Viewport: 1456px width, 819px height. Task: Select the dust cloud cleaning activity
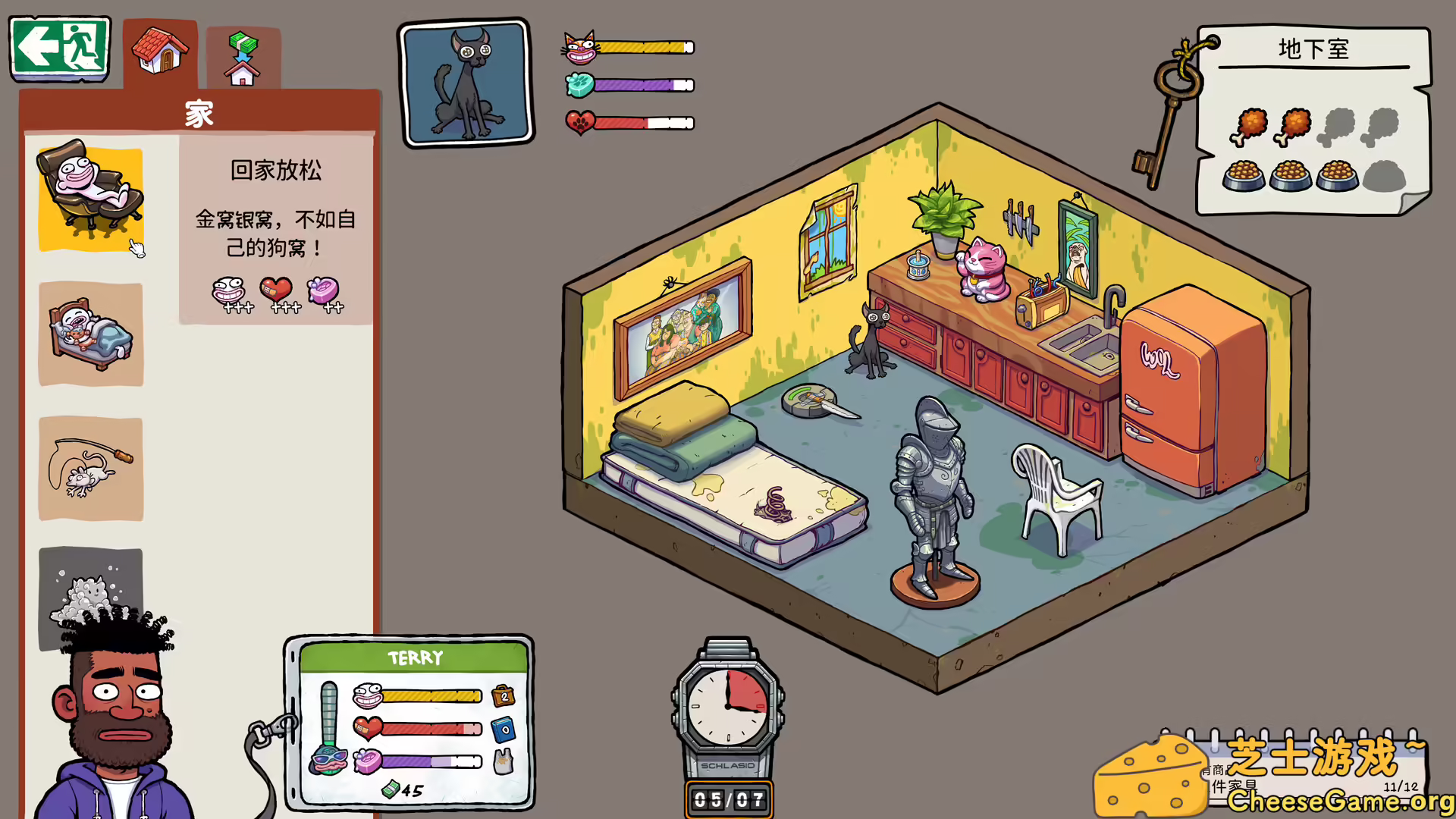[x=90, y=584]
